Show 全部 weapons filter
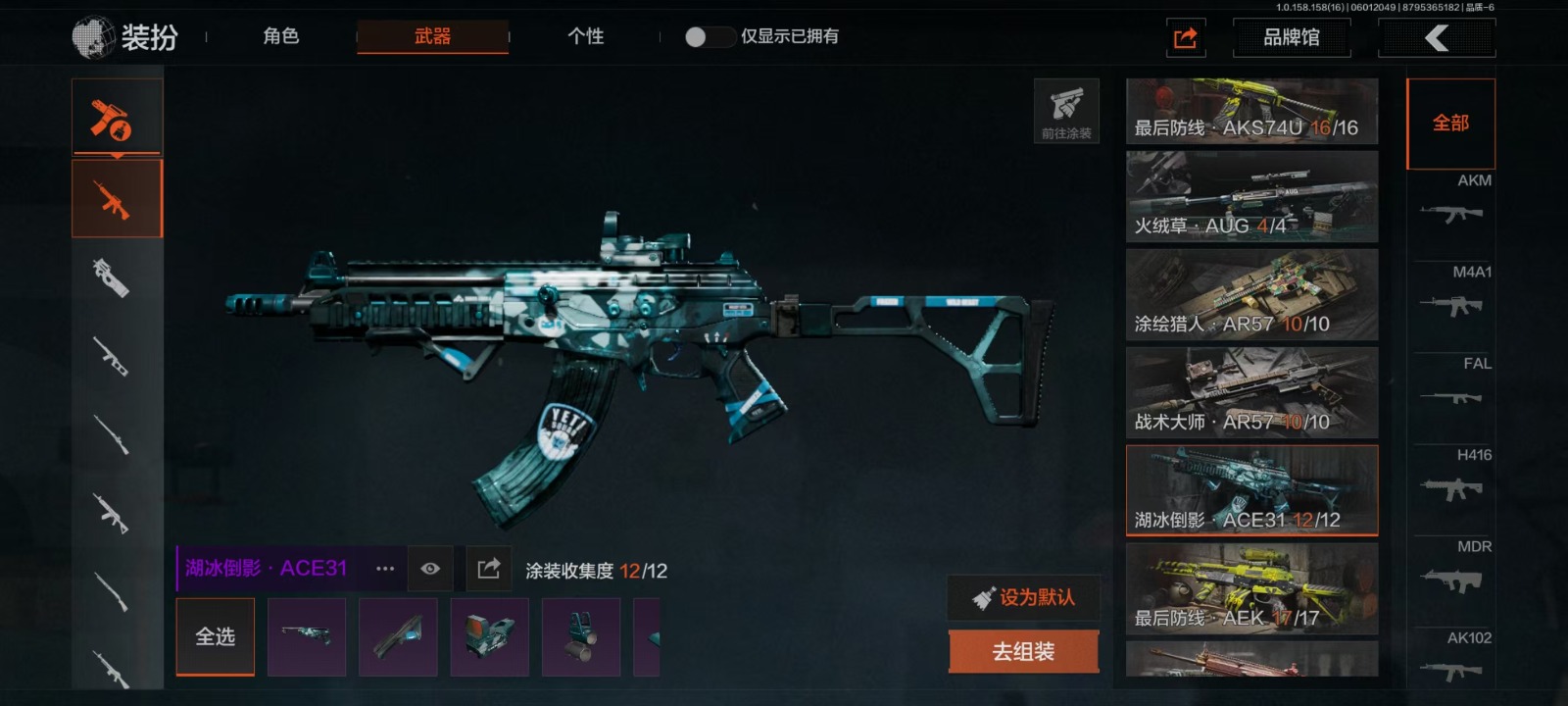Image resolution: width=1568 pixels, height=706 pixels. 1450,124
